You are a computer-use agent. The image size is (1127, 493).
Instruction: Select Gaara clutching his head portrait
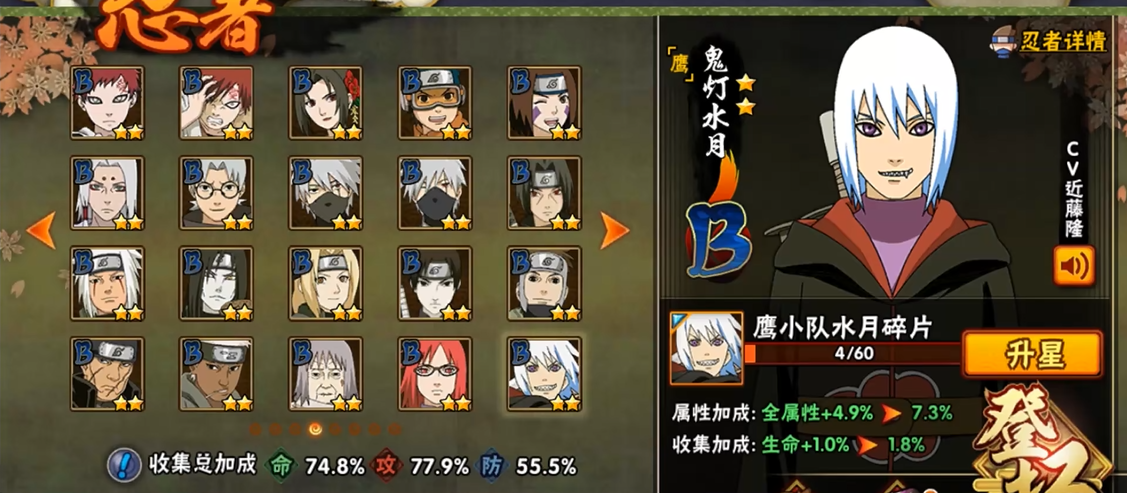coord(217,103)
